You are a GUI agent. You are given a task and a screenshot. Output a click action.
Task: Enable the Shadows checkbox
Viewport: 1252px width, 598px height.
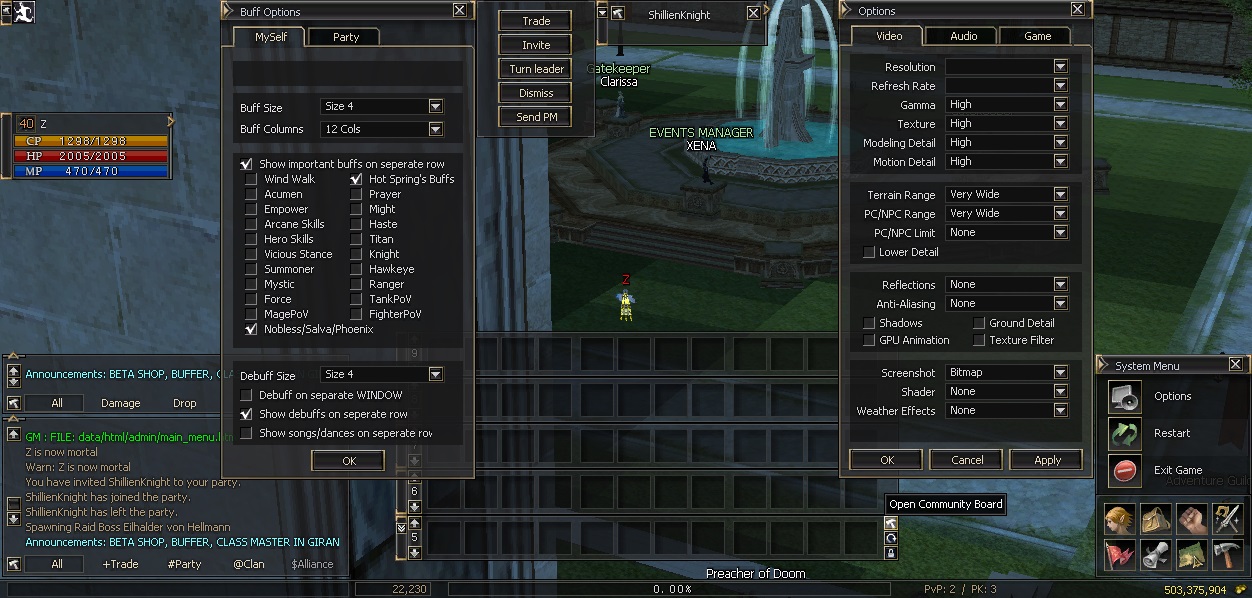pos(869,323)
